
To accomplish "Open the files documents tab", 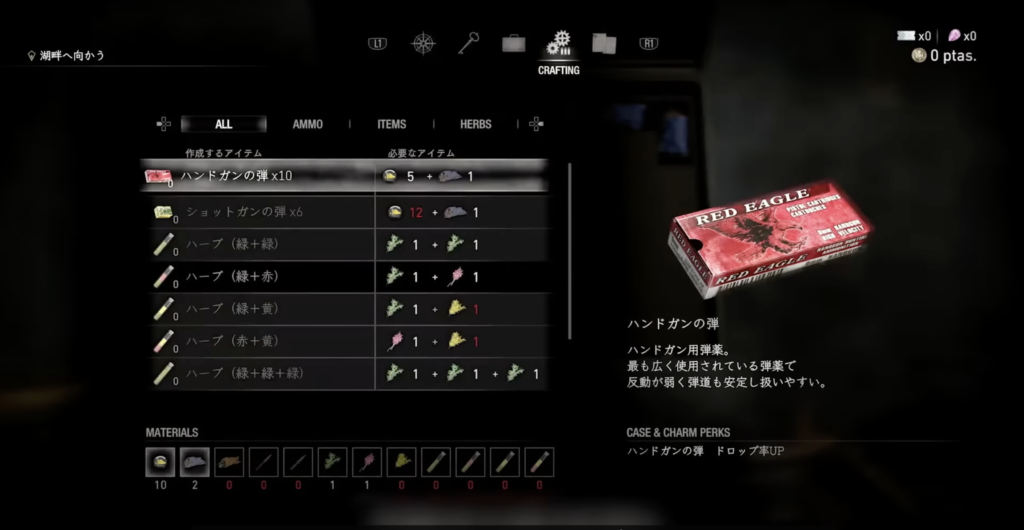I will (603, 44).
